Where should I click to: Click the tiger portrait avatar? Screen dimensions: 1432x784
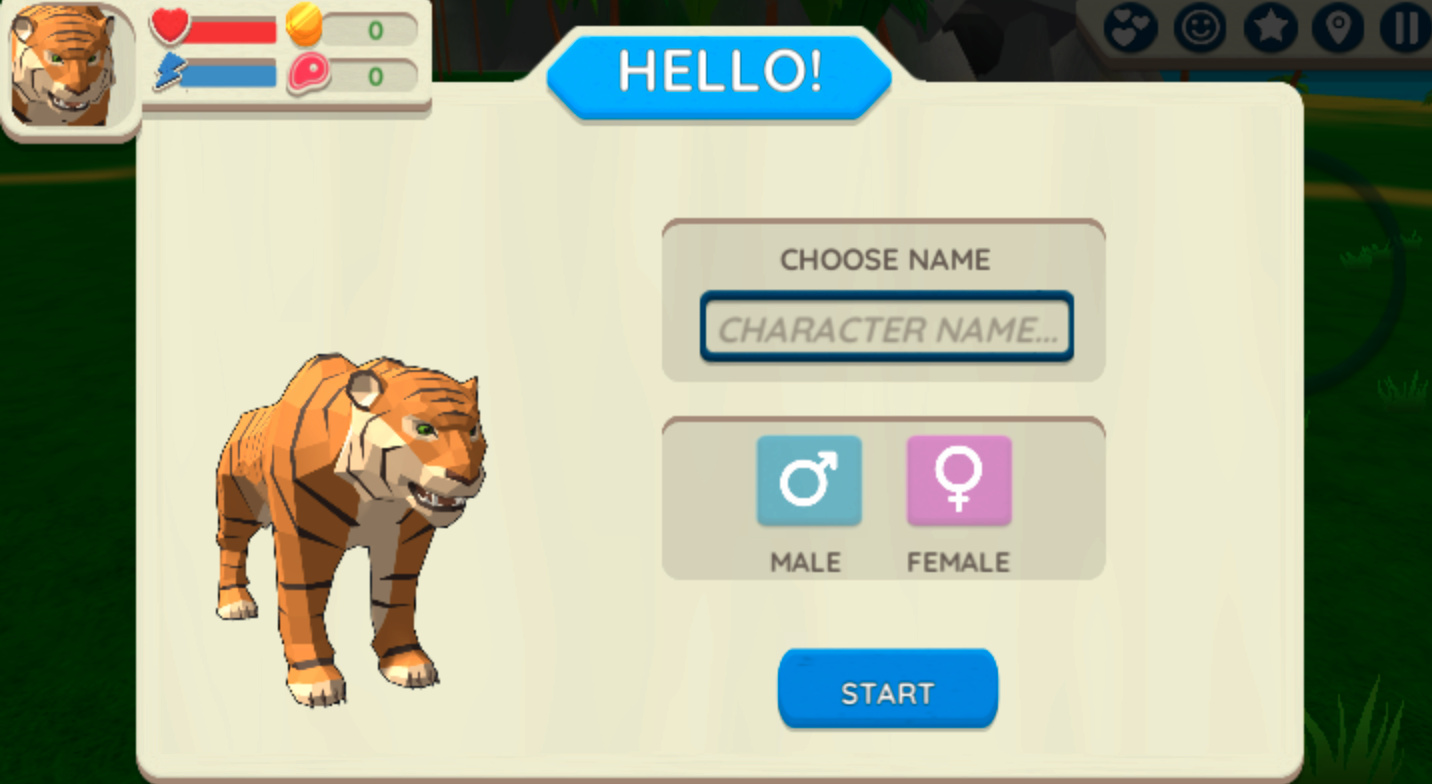pyautogui.click(x=66, y=66)
